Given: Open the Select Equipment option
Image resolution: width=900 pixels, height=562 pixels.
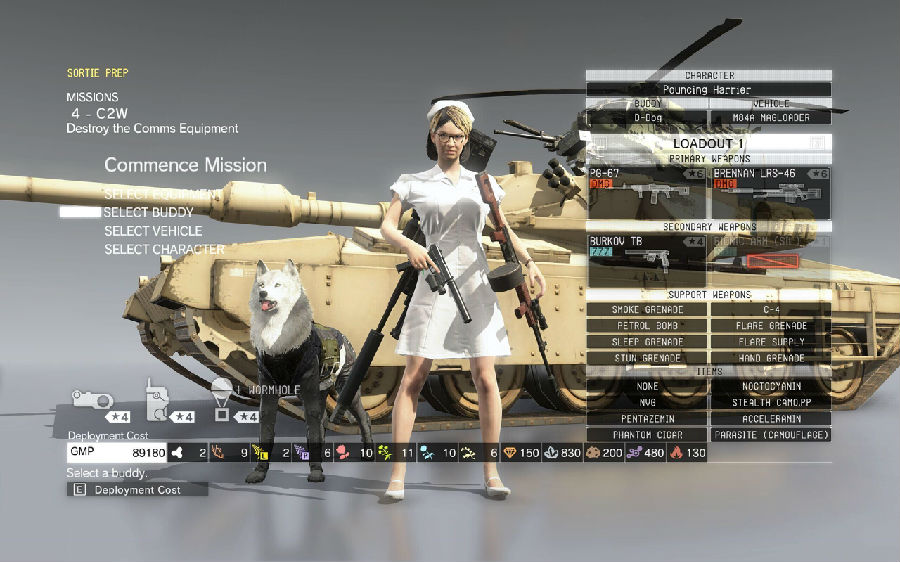Looking at the screenshot, I should pos(158,193).
